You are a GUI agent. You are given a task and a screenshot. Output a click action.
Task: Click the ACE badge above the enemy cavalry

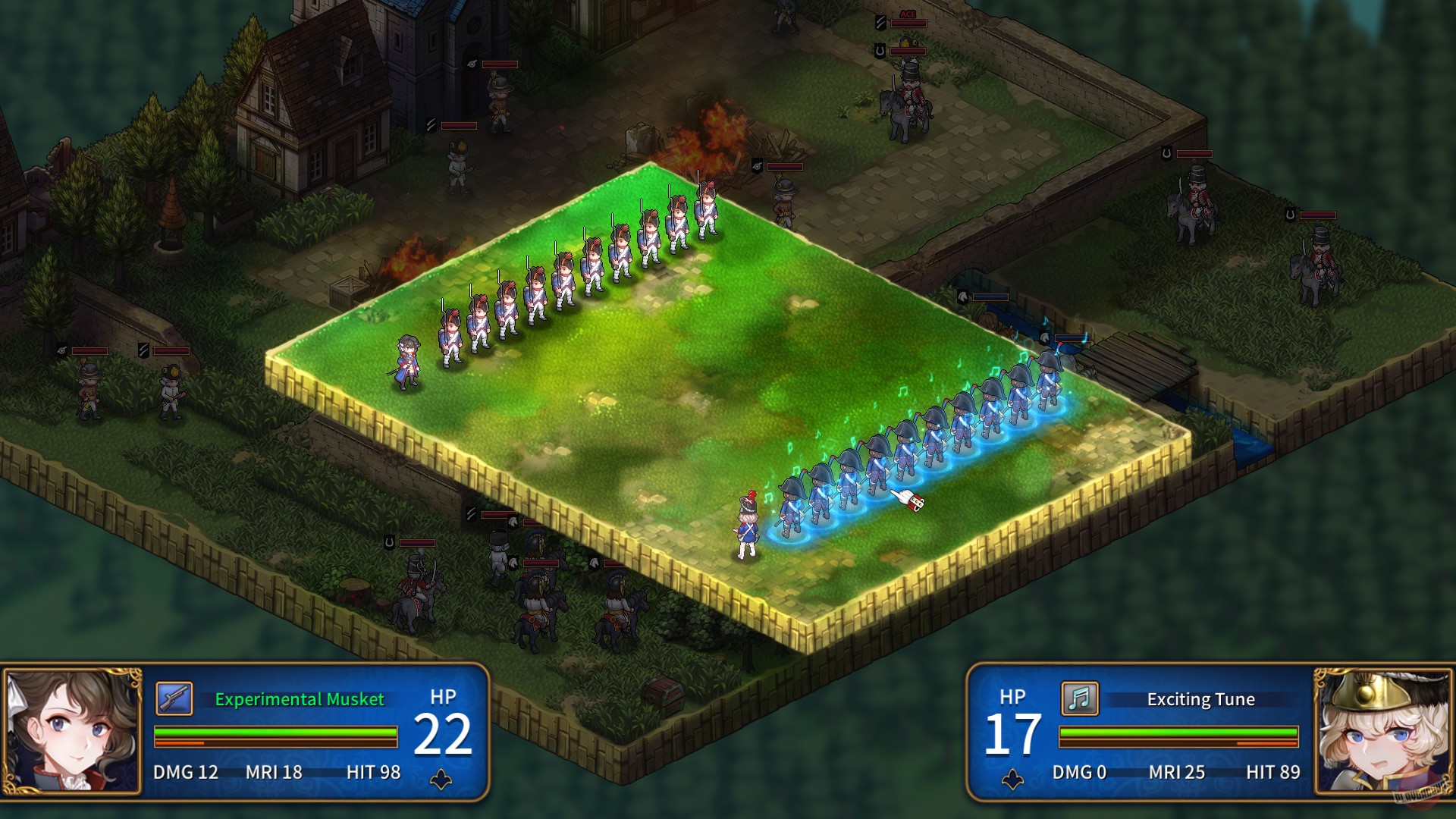(909, 14)
